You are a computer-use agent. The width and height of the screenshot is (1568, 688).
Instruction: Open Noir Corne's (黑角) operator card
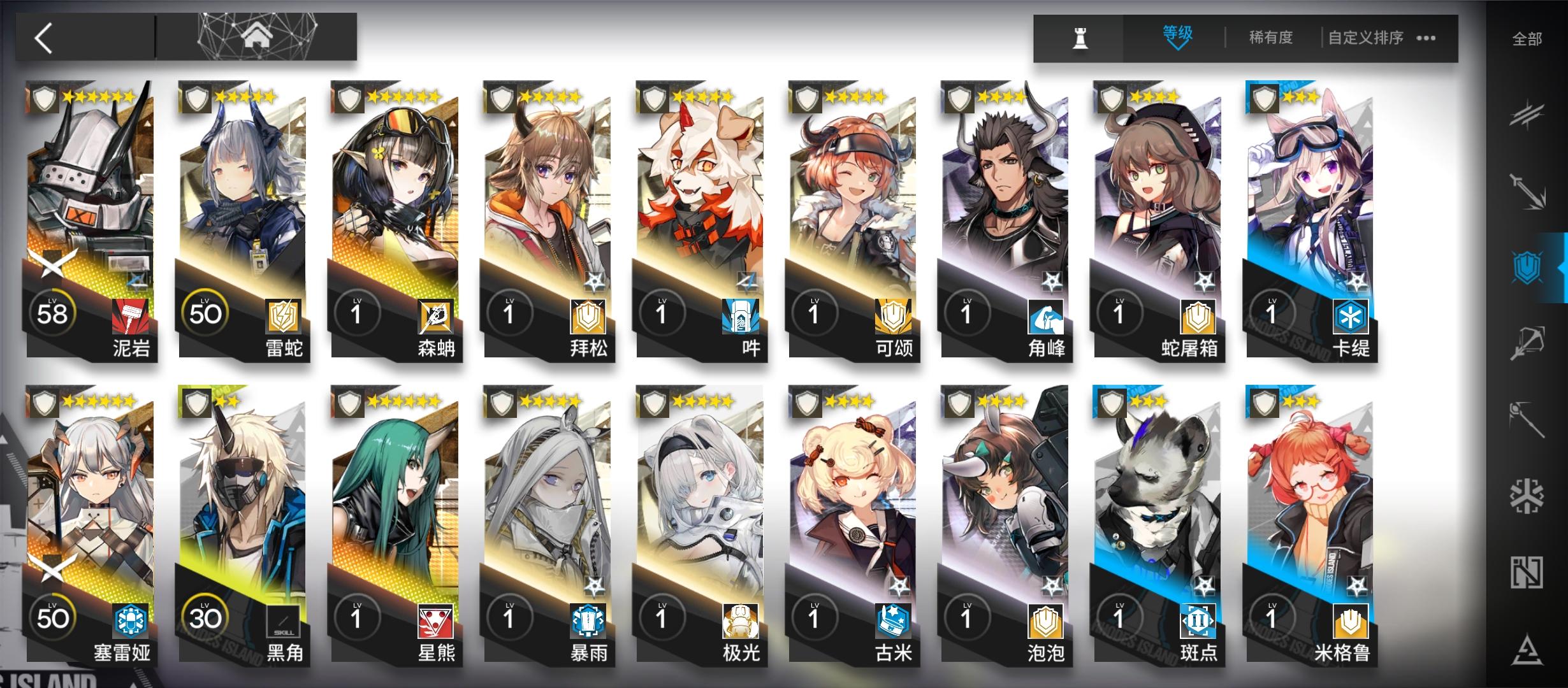(x=242, y=529)
